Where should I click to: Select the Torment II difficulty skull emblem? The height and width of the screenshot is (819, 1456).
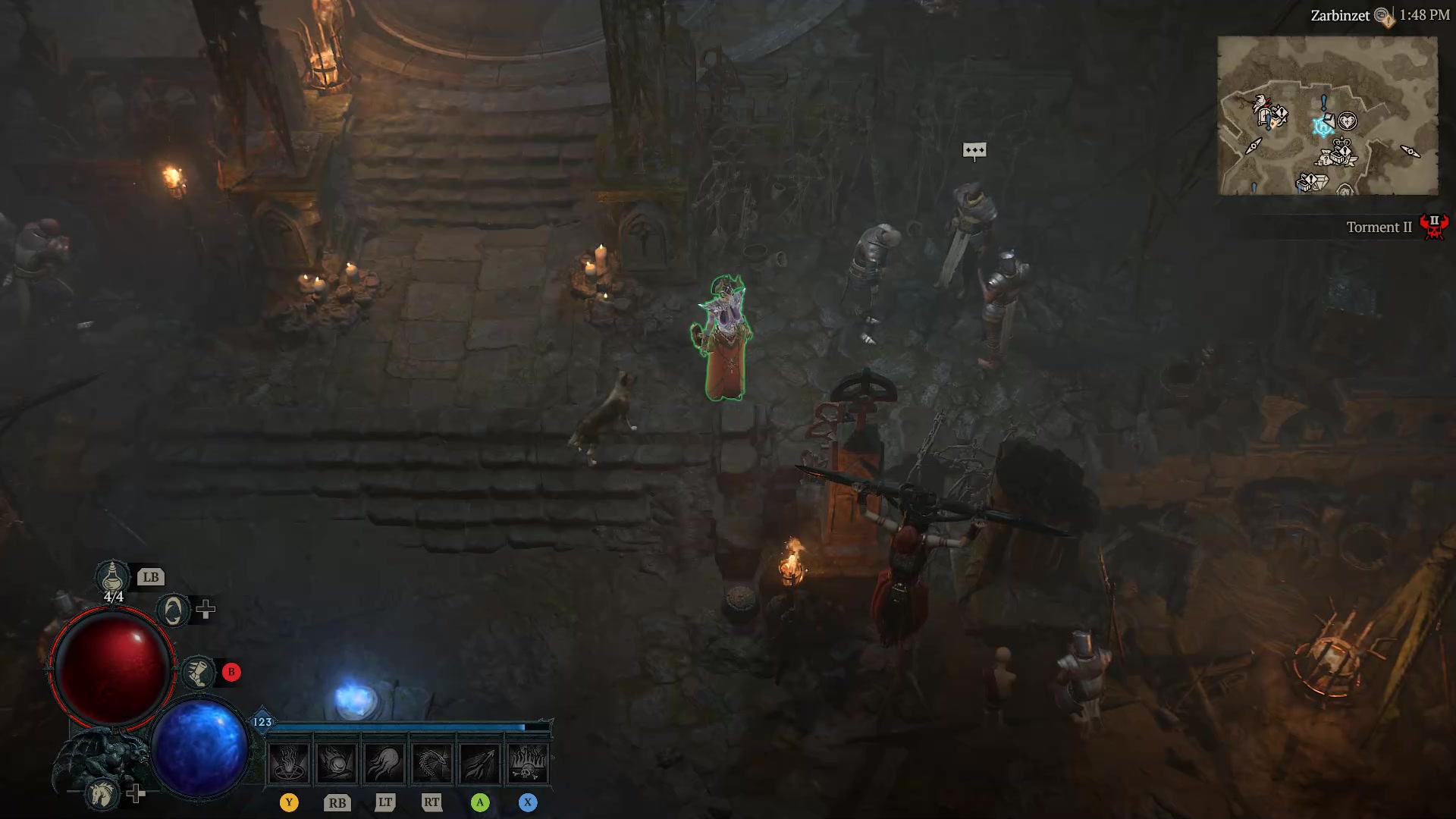(1433, 225)
